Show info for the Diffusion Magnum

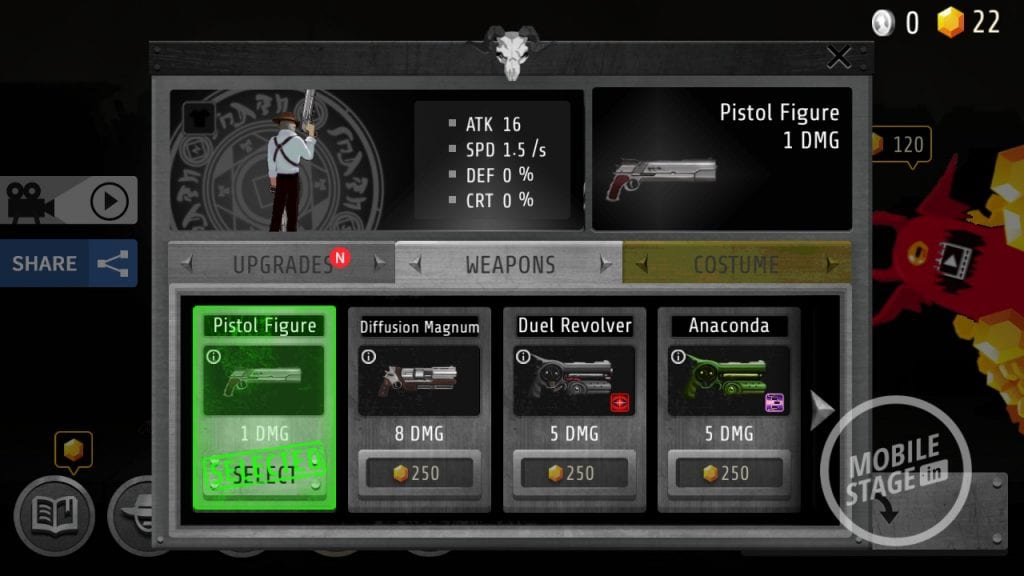[x=368, y=356]
